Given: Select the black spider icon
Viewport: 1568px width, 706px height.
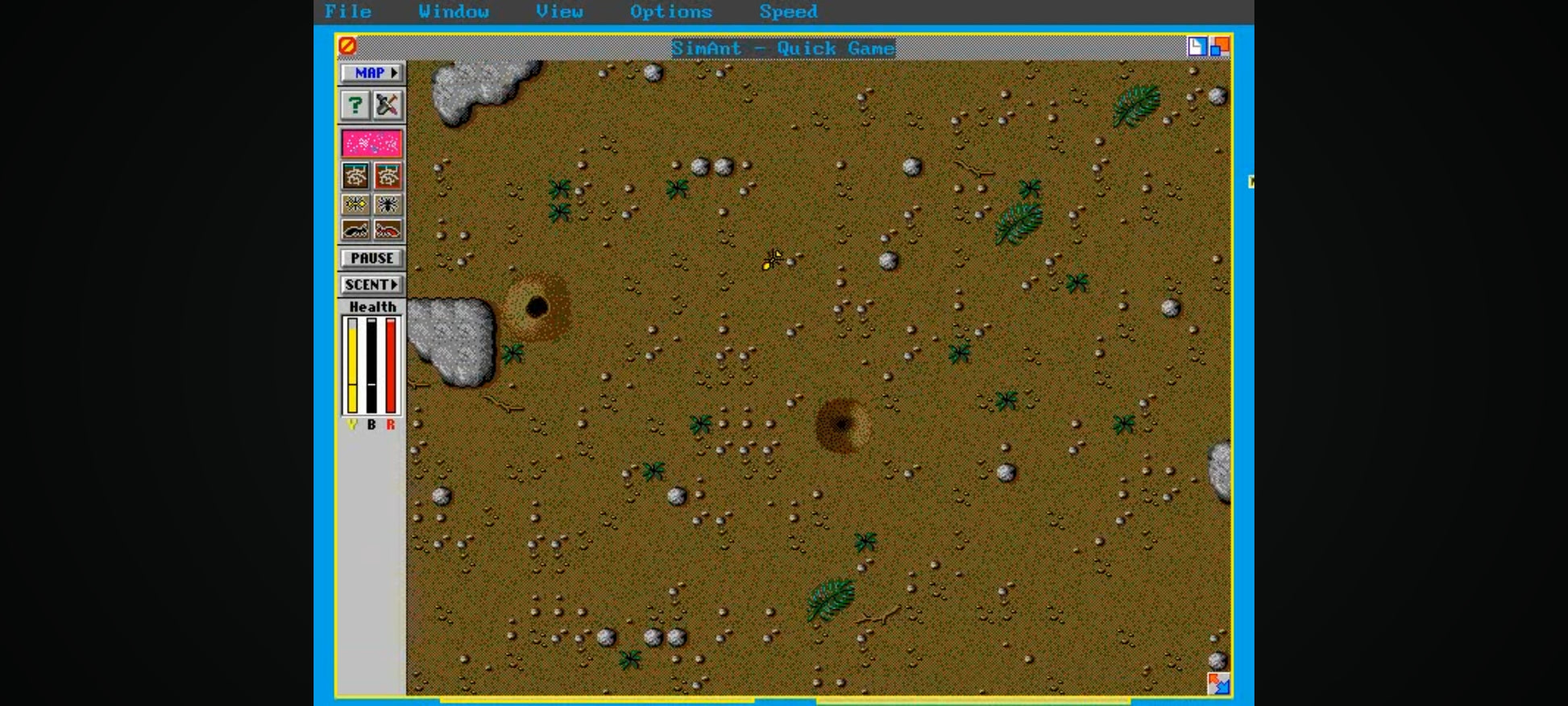Looking at the screenshot, I should click(x=388, y=204).
